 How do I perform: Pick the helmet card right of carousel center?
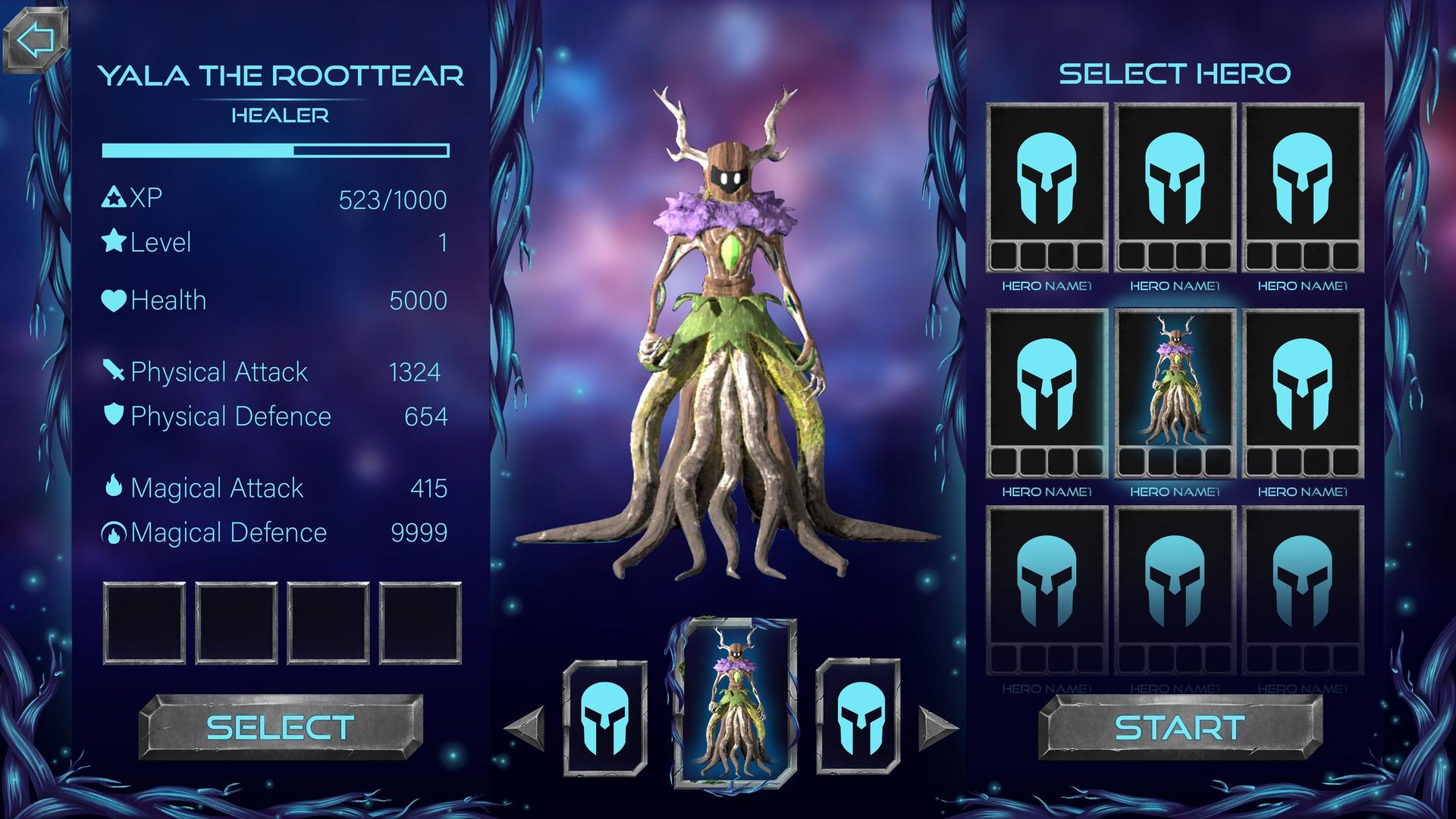pyautogui.click(x=858, y=717)
